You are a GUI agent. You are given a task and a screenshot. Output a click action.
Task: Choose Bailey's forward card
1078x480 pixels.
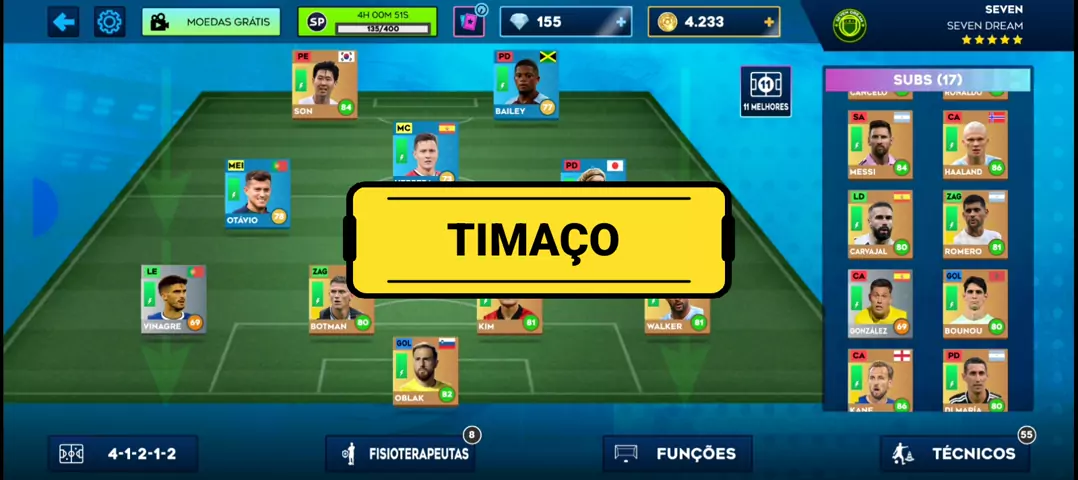click(526, 84)
